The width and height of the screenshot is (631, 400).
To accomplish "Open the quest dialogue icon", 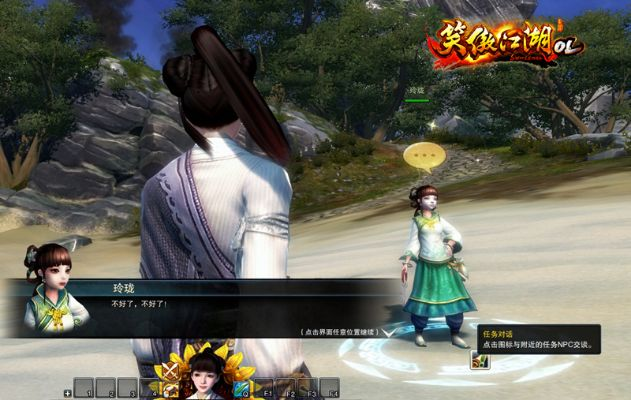I will [x=479, y=361].
